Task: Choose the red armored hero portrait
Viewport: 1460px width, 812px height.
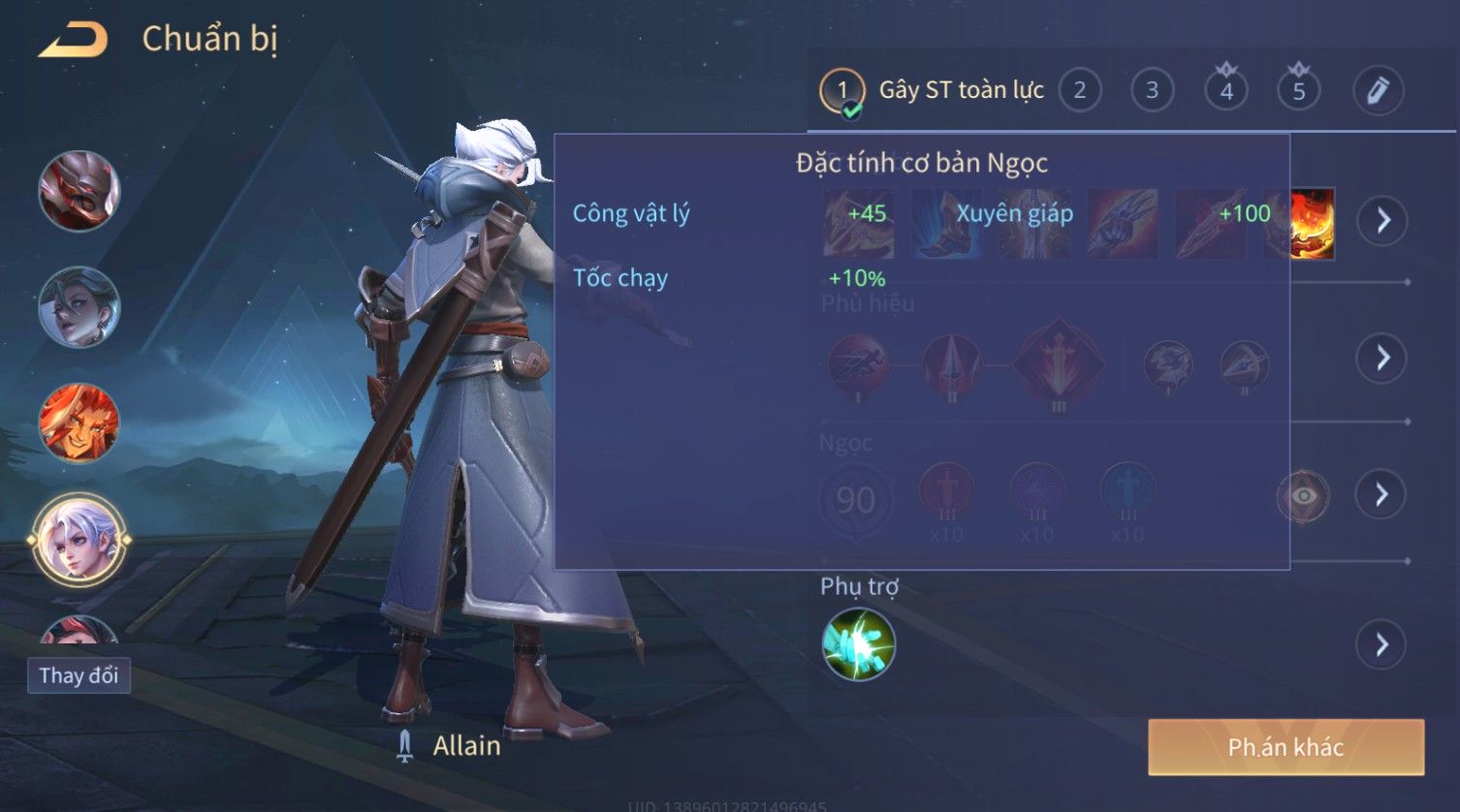Action: coord(79,191)
